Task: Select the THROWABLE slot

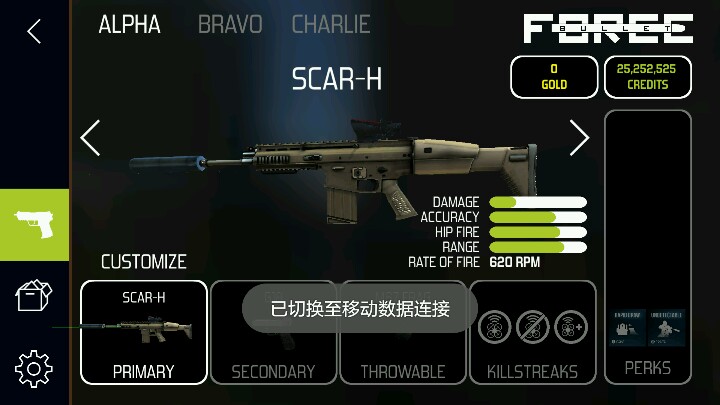Action: pos(402,332)
